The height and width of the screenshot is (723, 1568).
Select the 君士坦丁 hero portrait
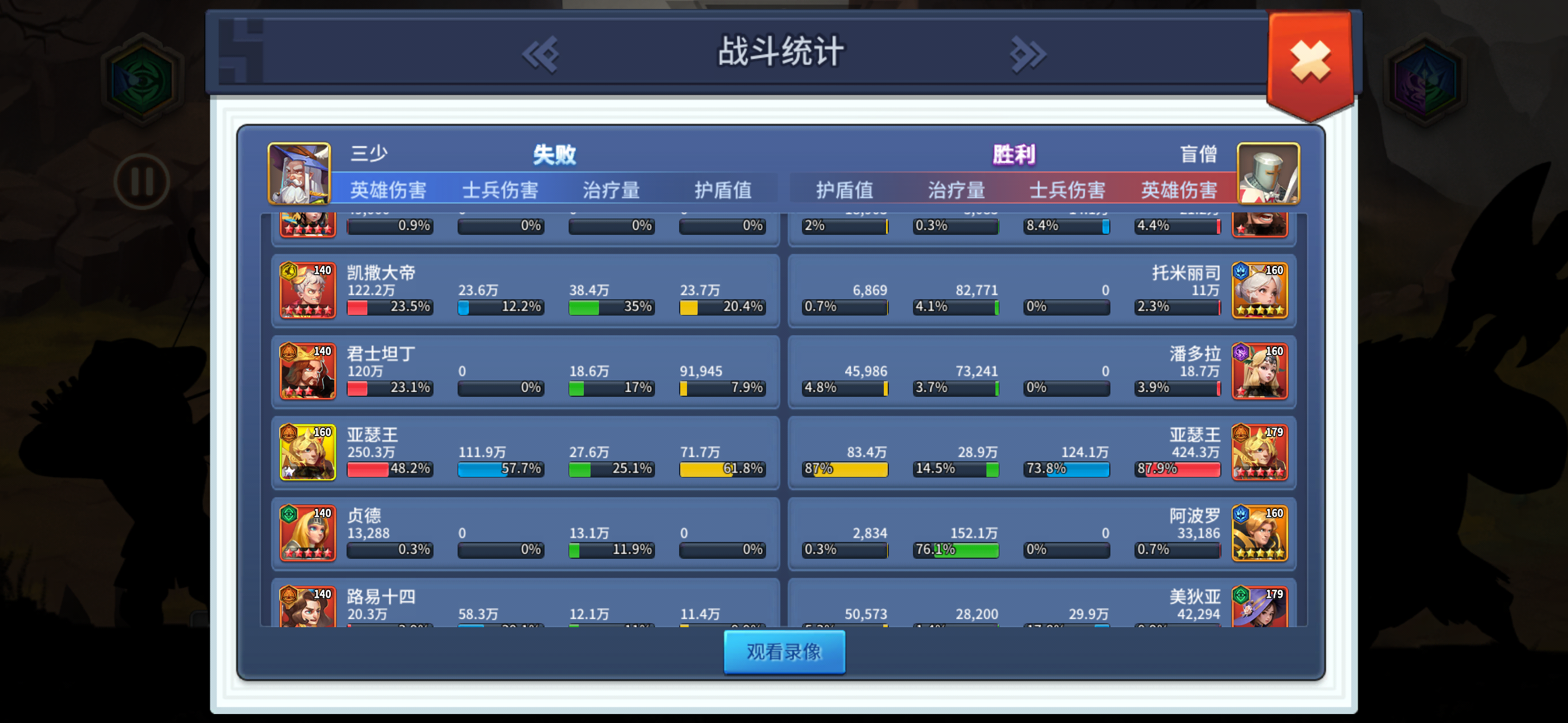tap(307, 371)
